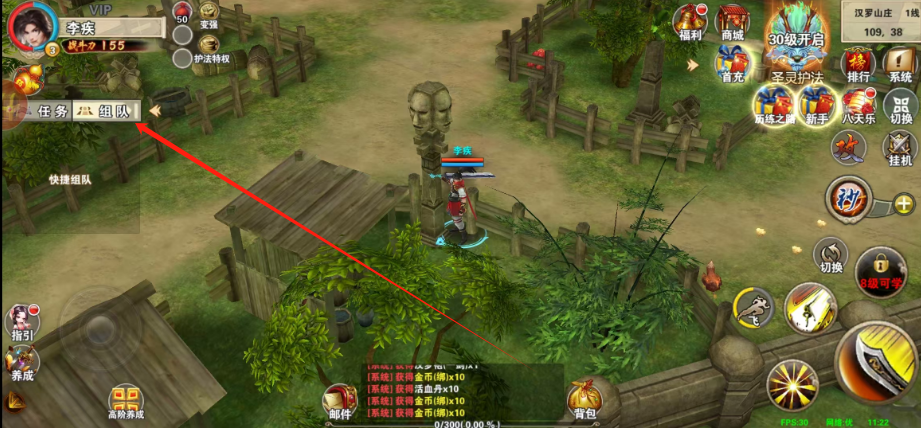921x429 pixels.
Task: Click the 切换 grid switch button
Action: click(x=900, y=105)
